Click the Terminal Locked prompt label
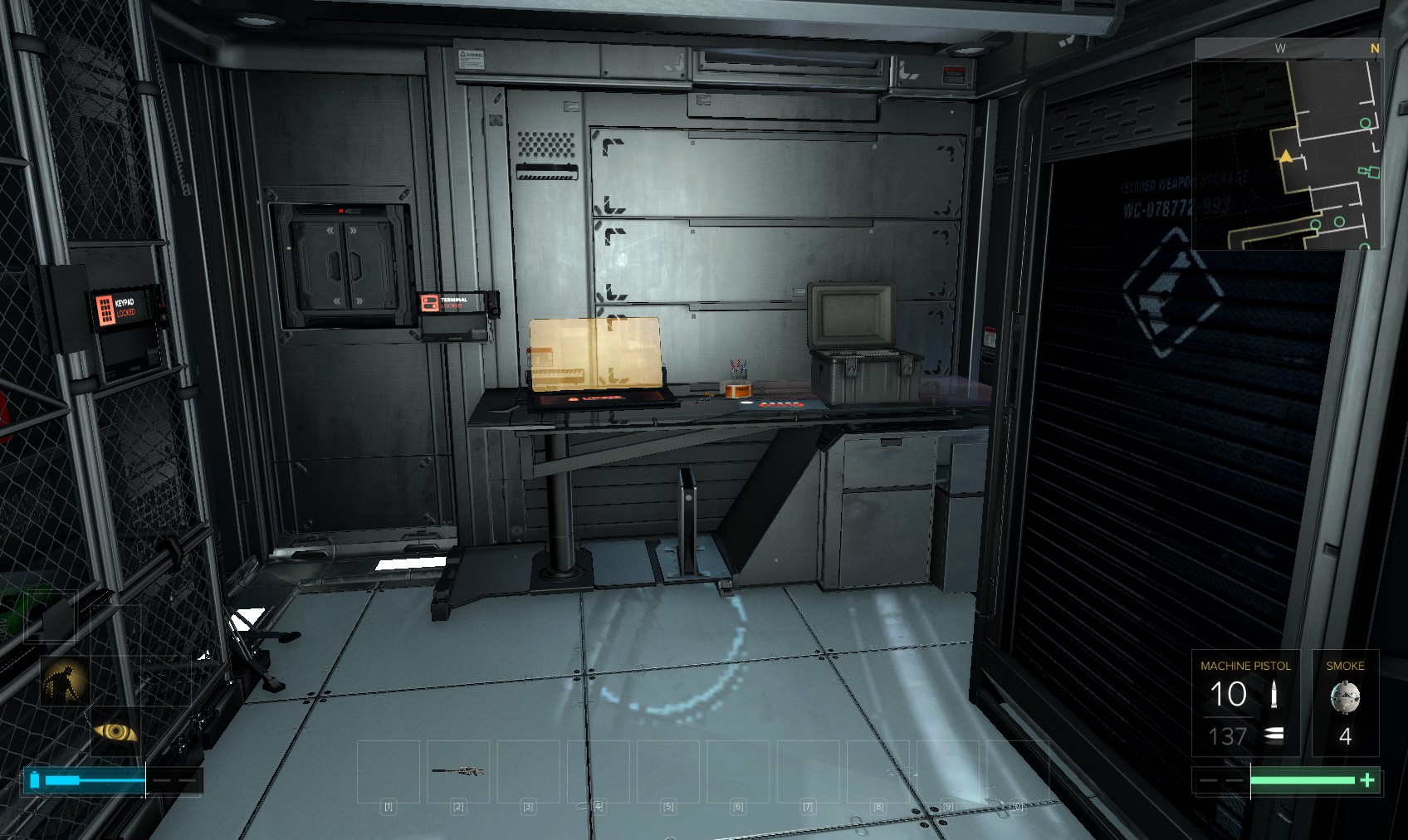The image size is (1408, 840). click(454, 303)
